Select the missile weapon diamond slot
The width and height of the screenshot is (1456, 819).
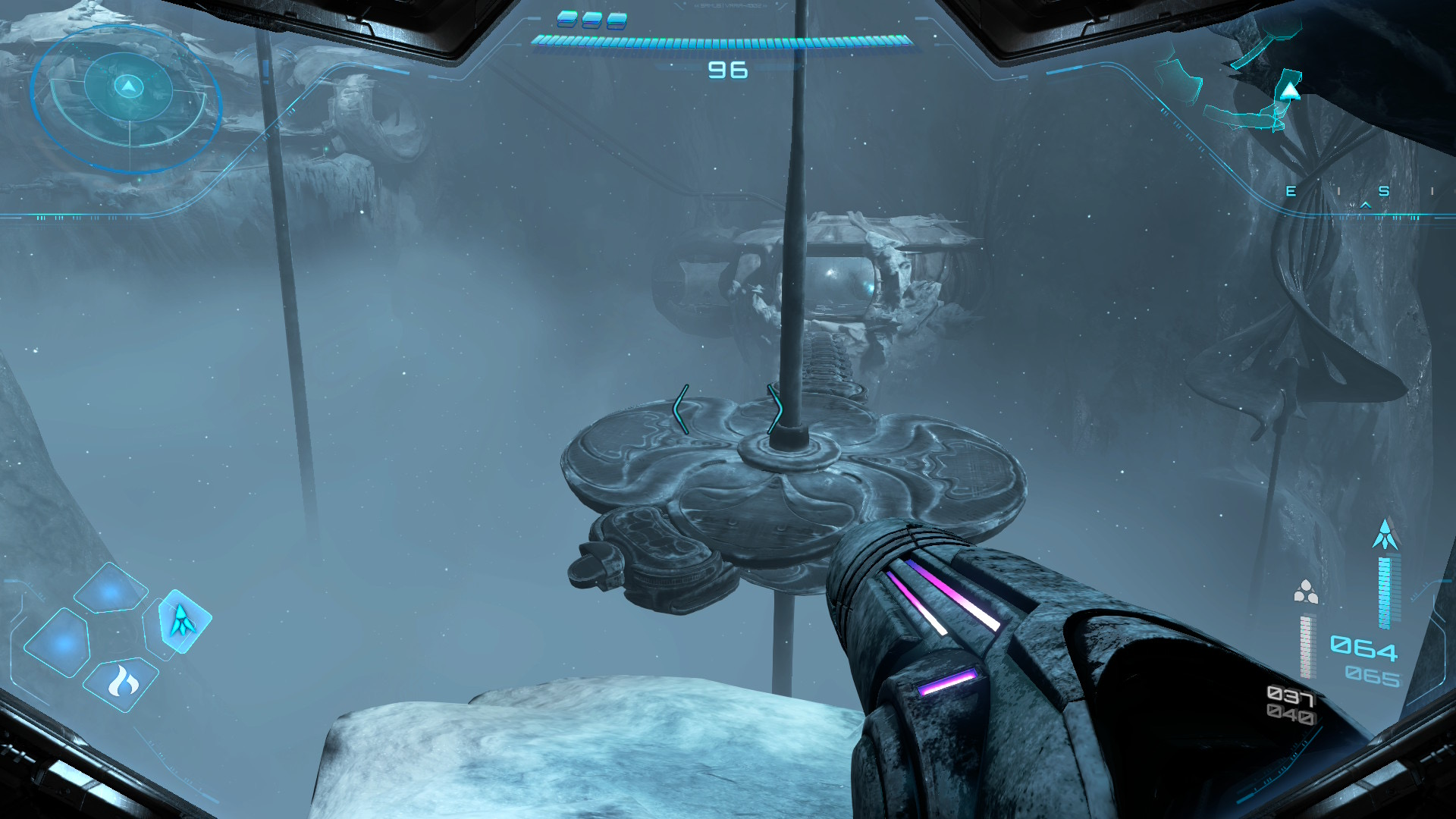click(182, 621)
